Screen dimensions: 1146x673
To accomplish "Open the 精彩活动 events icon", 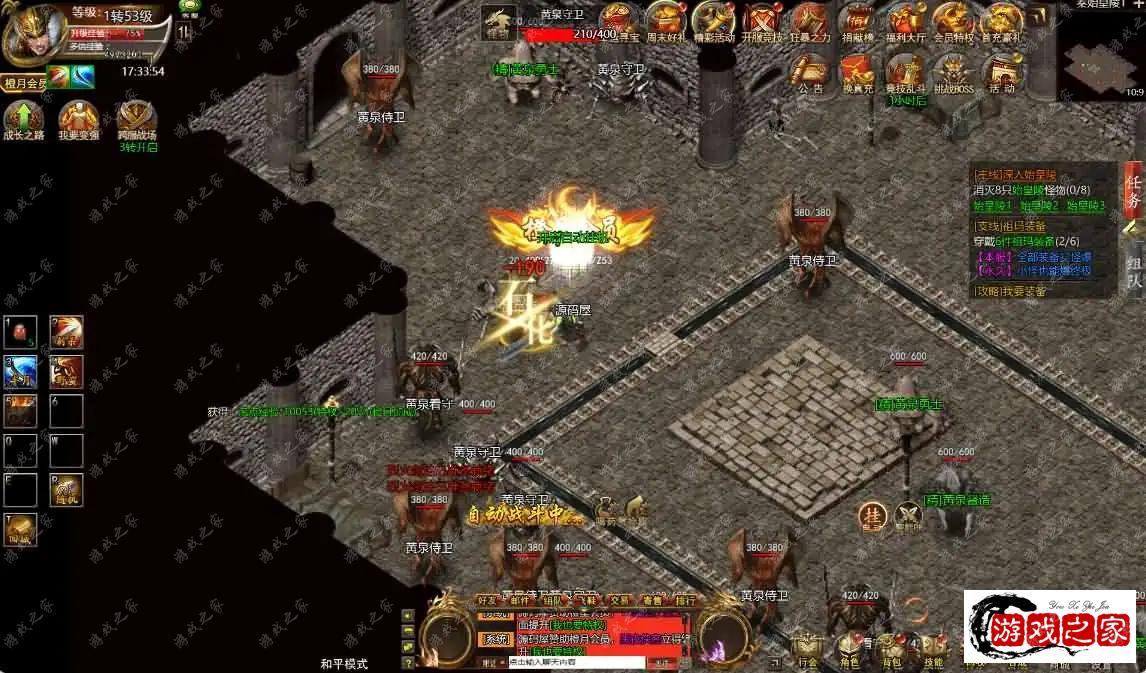I will (715, 21).
